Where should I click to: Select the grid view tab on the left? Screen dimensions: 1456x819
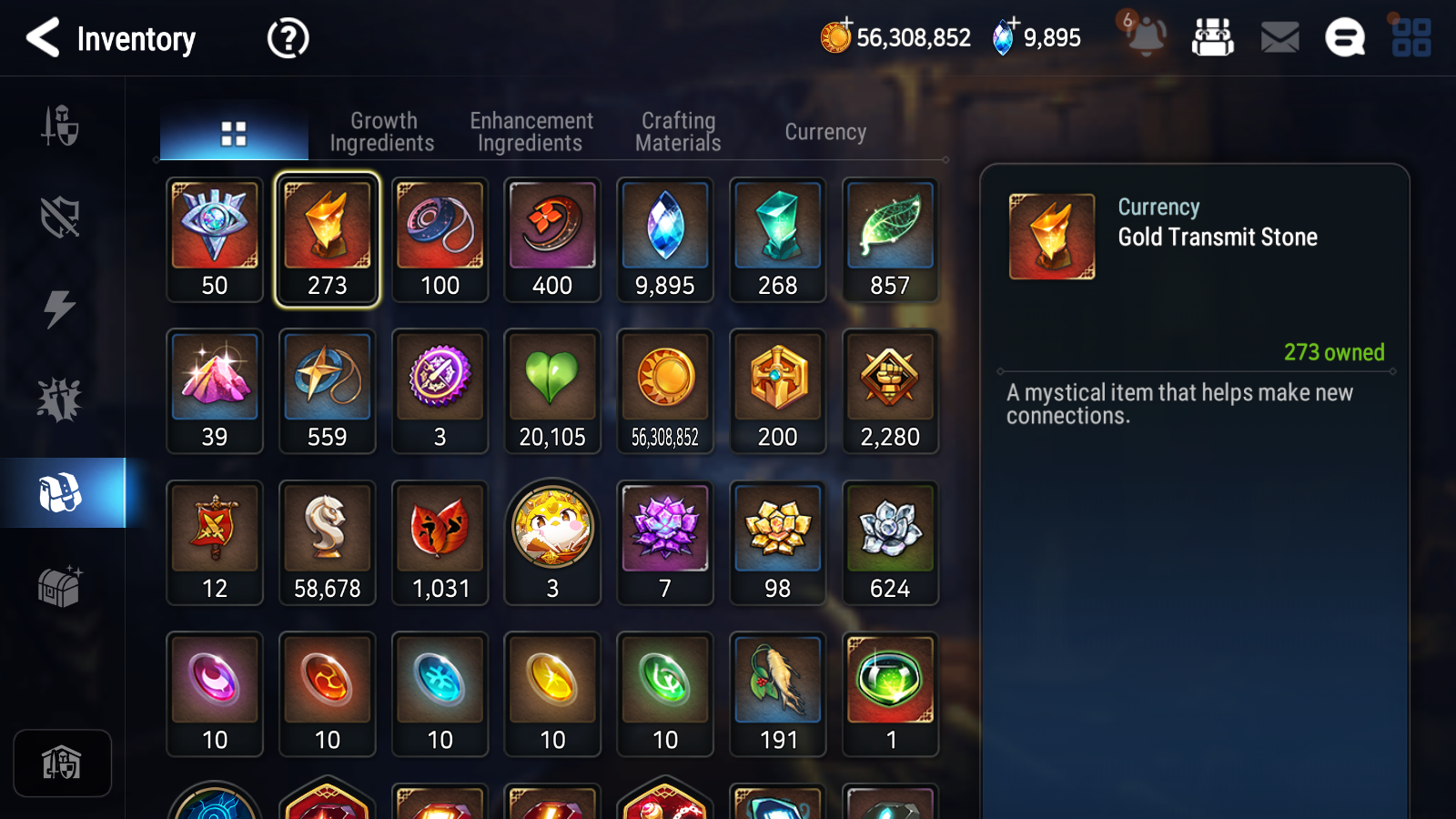coord(234,131)
